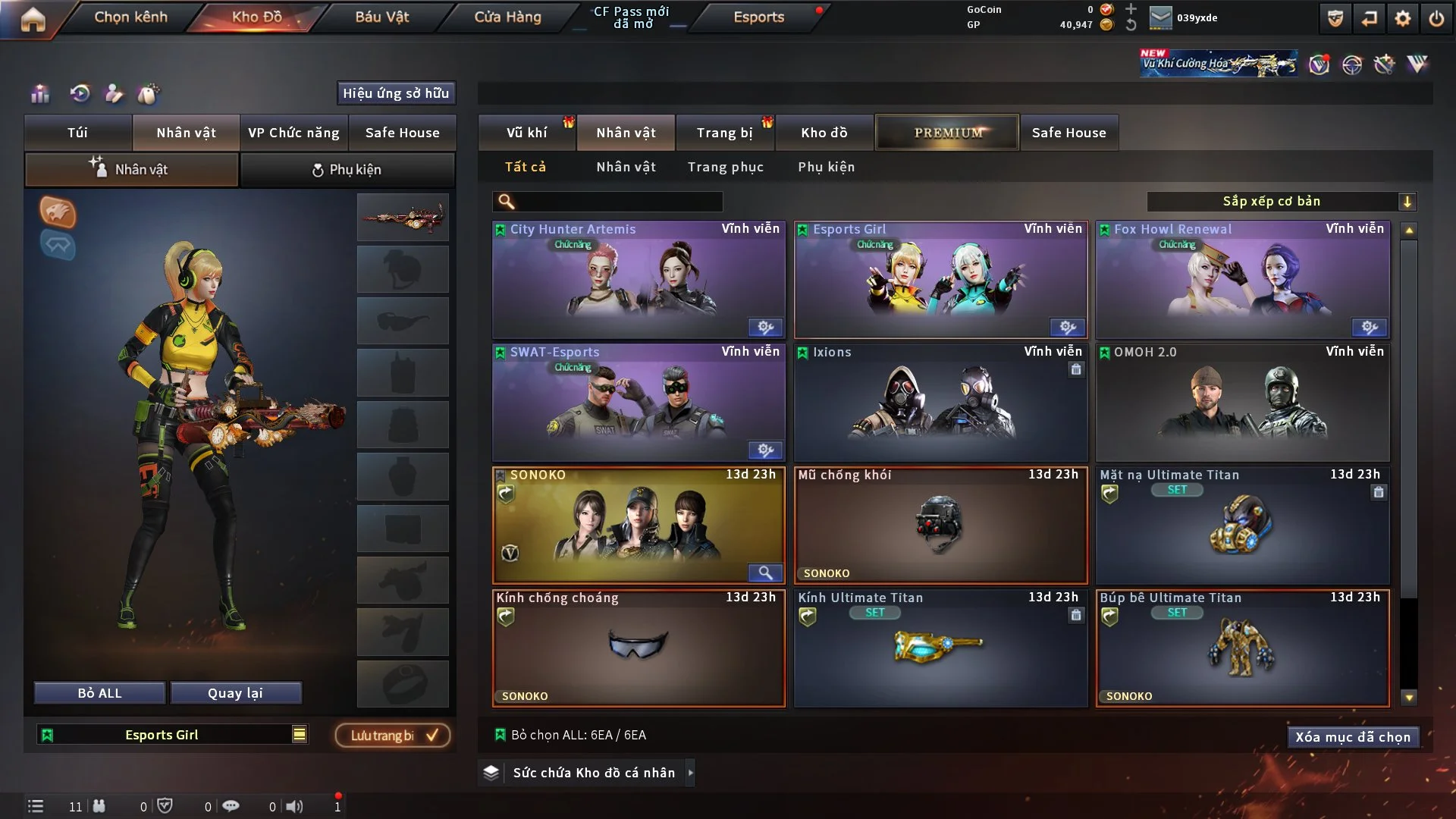1456x819 pixels.
Task: Click the Bỏ ALL button
Action: [99, 693]
